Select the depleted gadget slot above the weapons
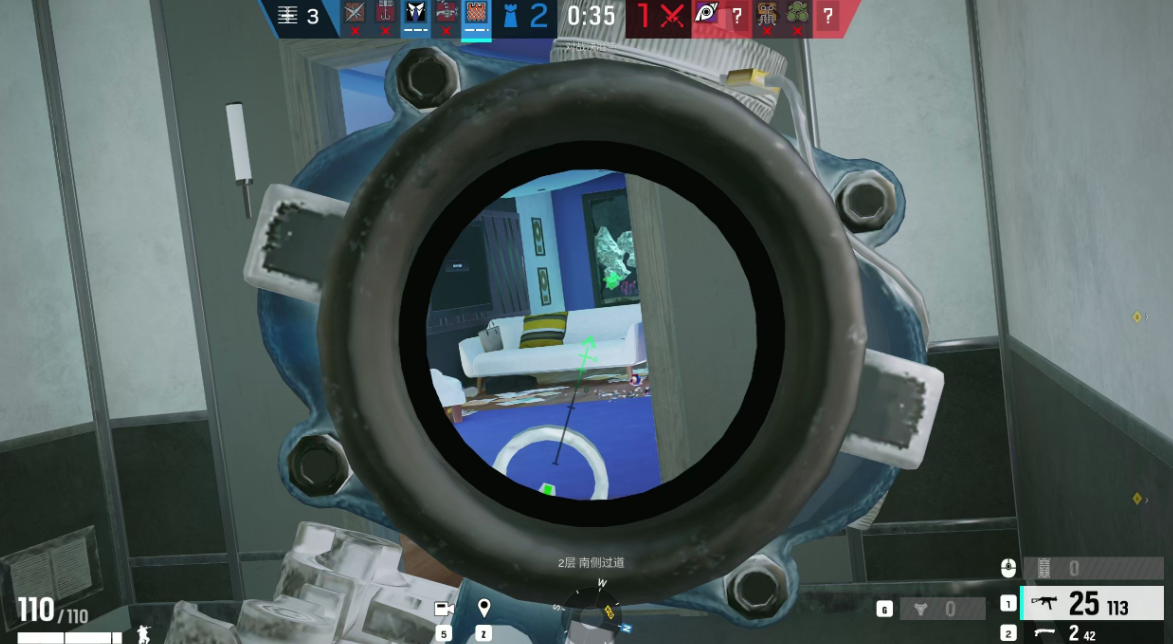Image resolution: width=1173 pixels, height=644 pixels. [x=1091, y=568]
